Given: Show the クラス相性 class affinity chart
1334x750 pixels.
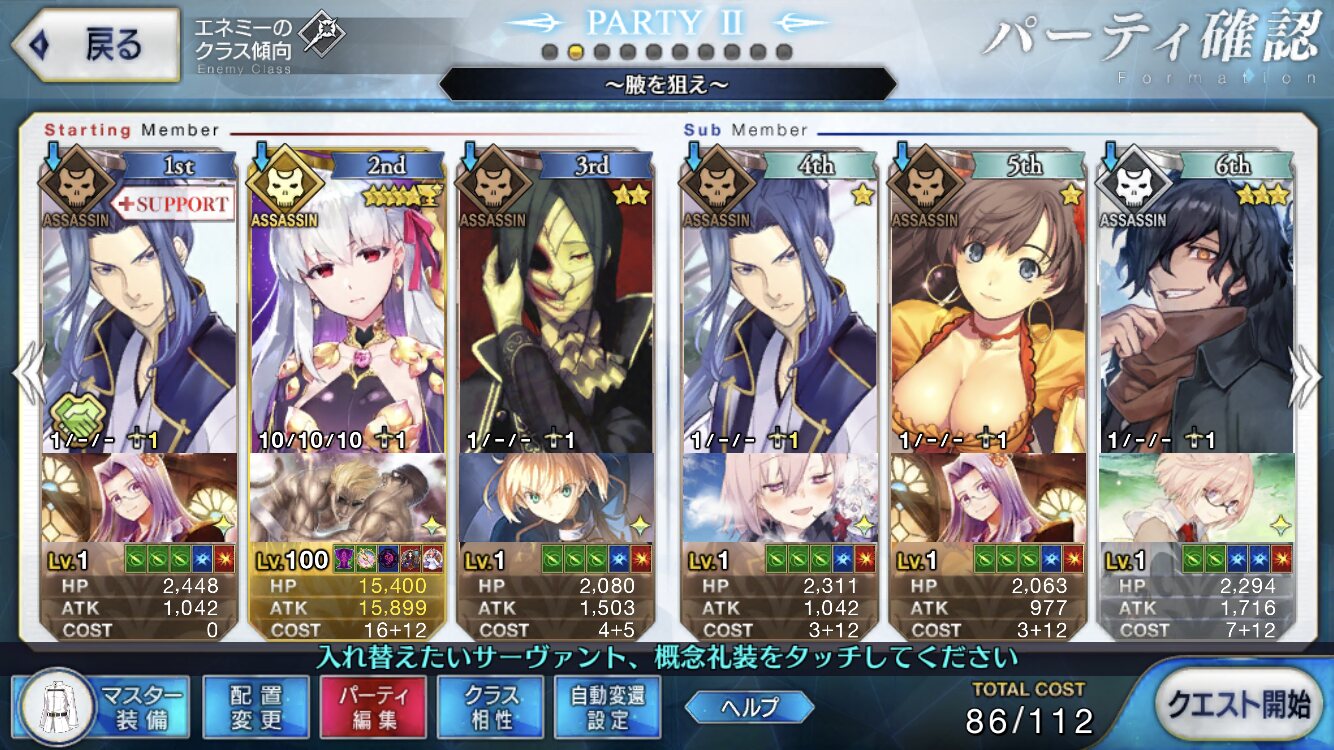Looking at the screenshot, I should pos(490,705).
